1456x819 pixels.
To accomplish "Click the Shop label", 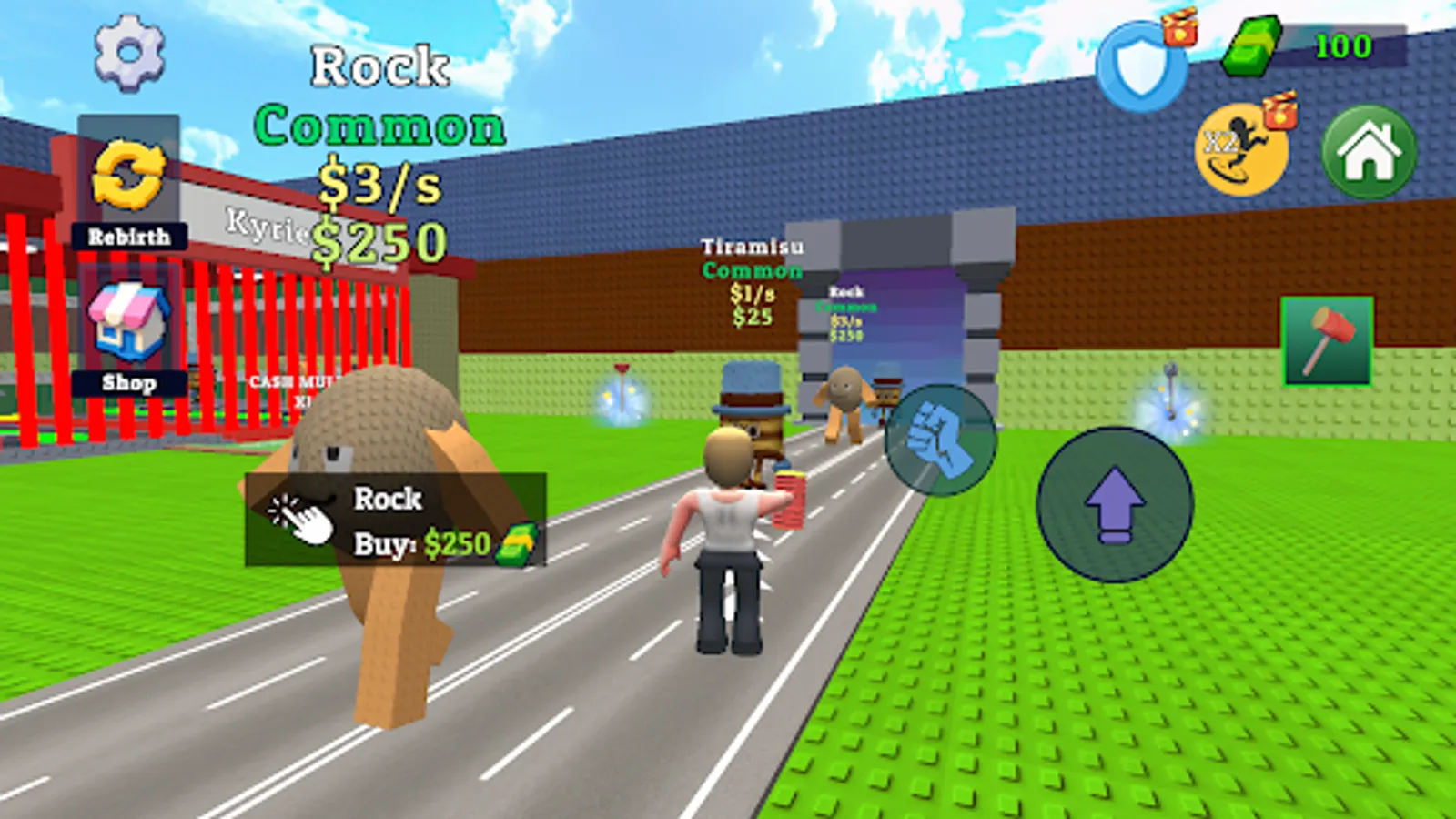I will [x=130, y=383].
